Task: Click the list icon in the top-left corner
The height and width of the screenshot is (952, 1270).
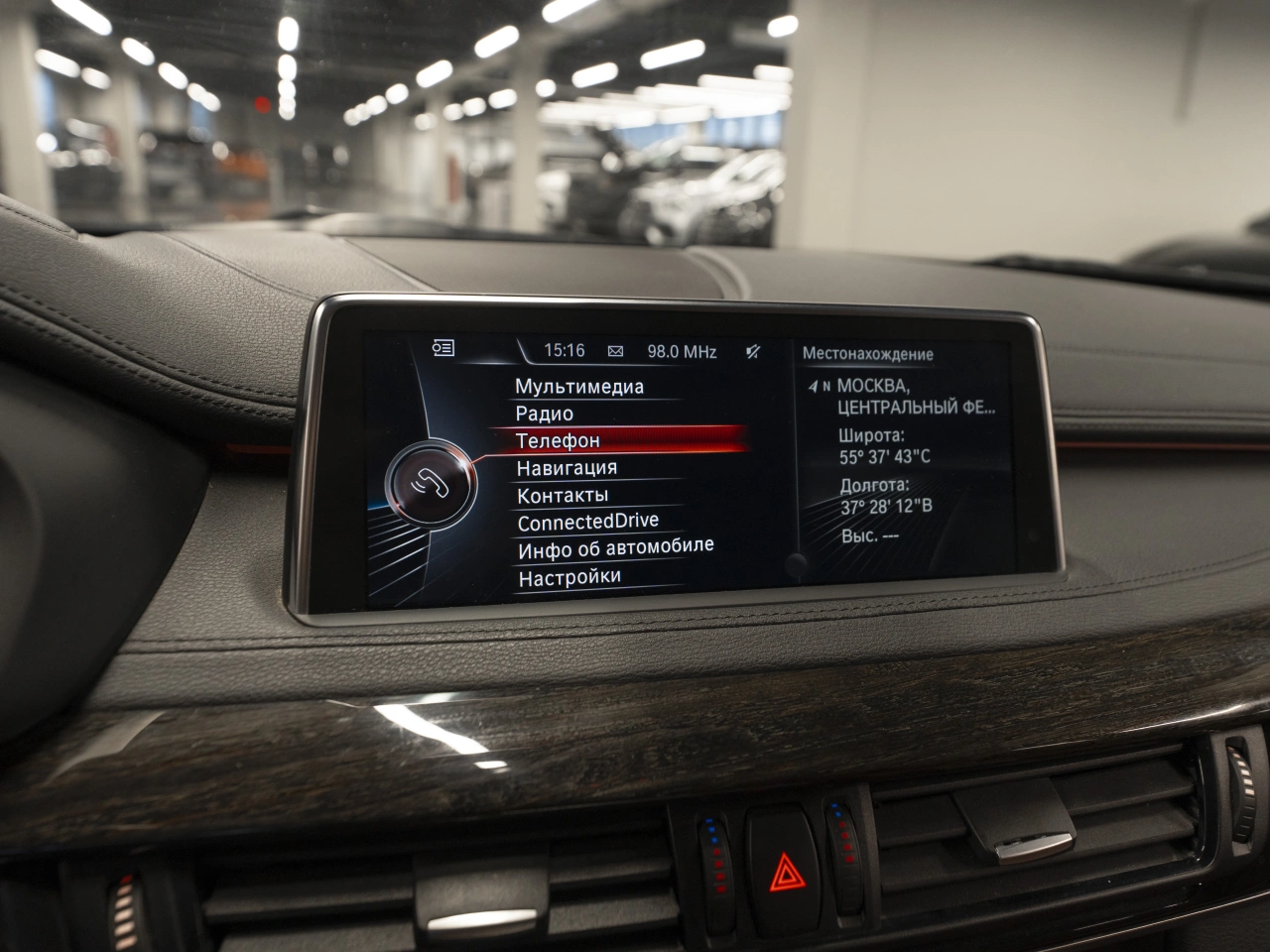Action: (444, 347)
